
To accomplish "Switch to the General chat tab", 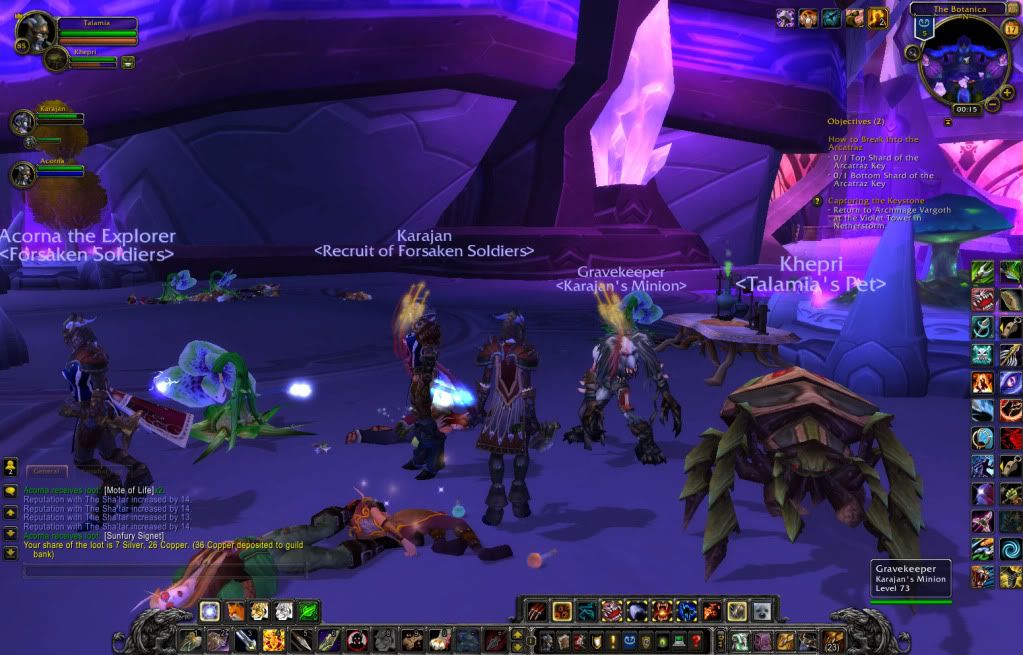I will pos(47,470).
